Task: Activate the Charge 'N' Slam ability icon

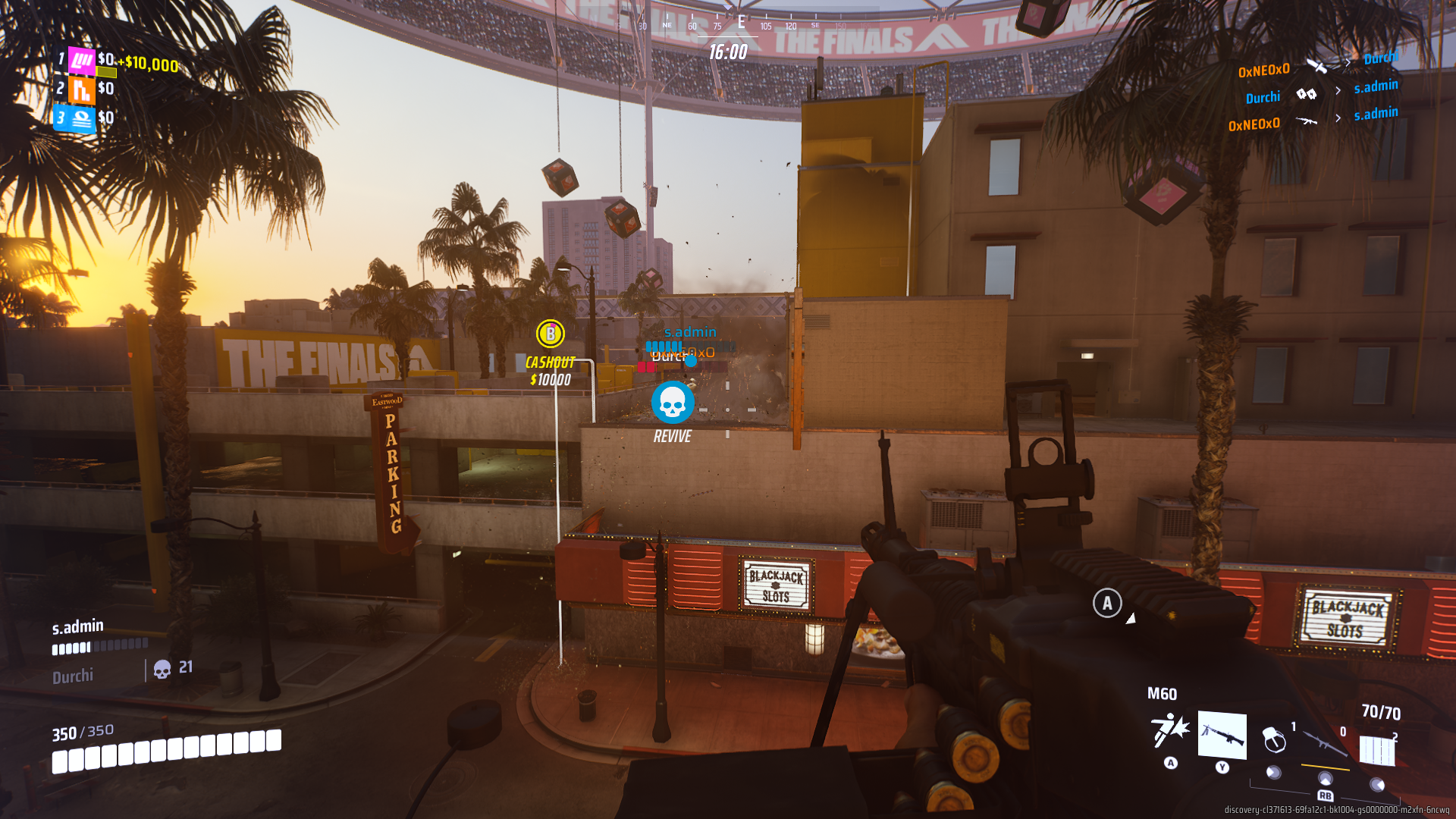Action: pyautogui.click(x=1170, y=730)
